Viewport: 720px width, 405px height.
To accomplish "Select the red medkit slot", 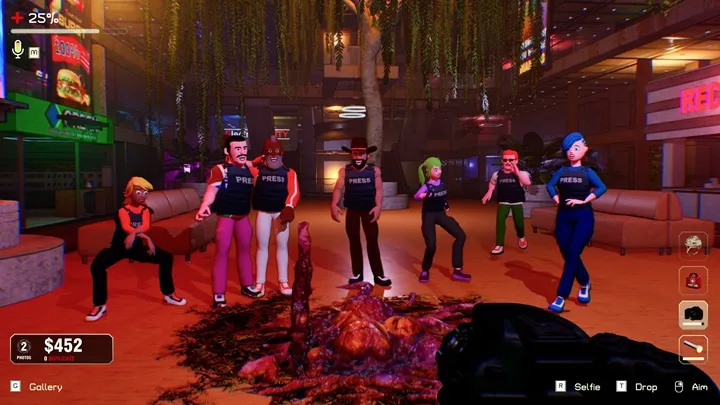I will [x=693, y=280].
